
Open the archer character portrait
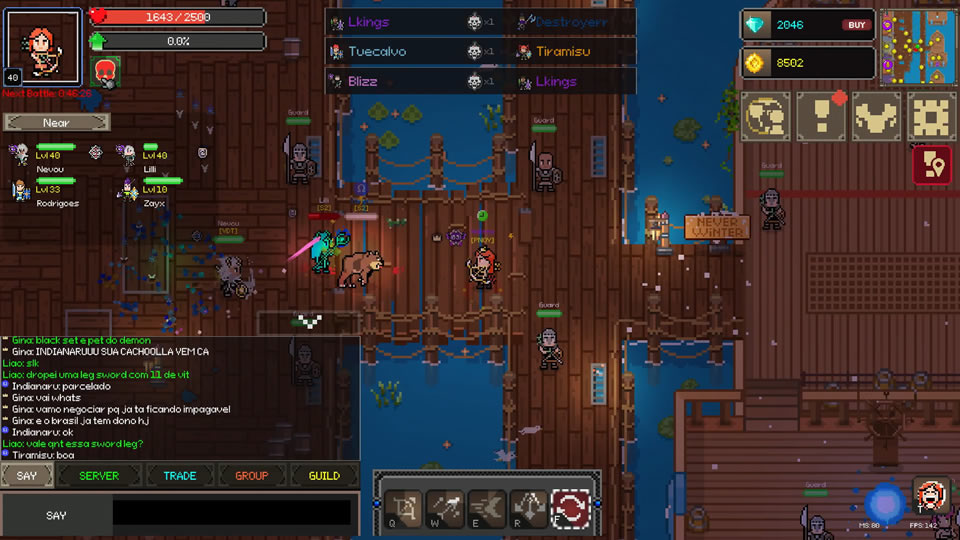coord(44,48)
